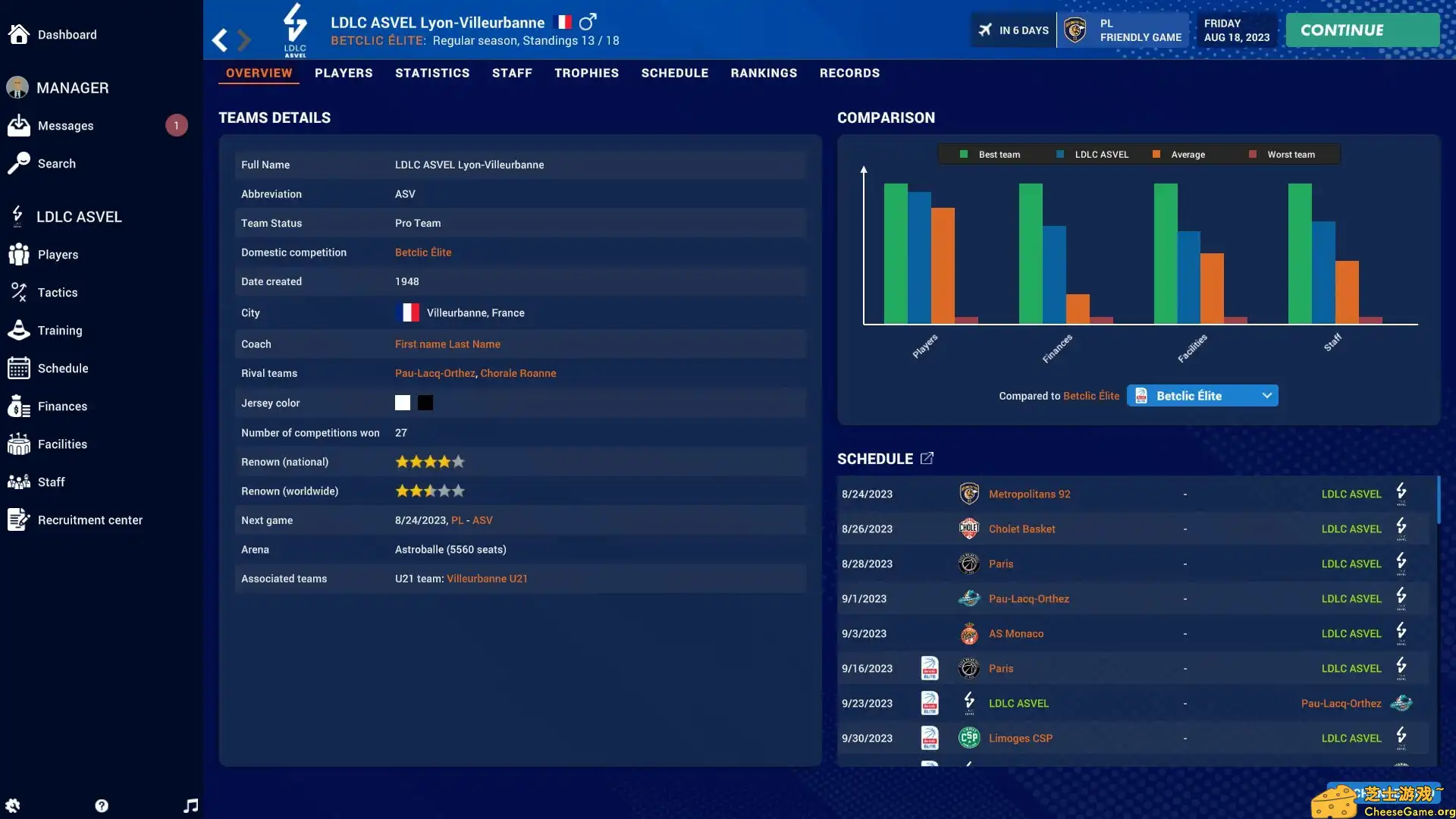1456x819 pixels.
Task: Open the Villeurbanne U21 team link
Action: point(486,578)
